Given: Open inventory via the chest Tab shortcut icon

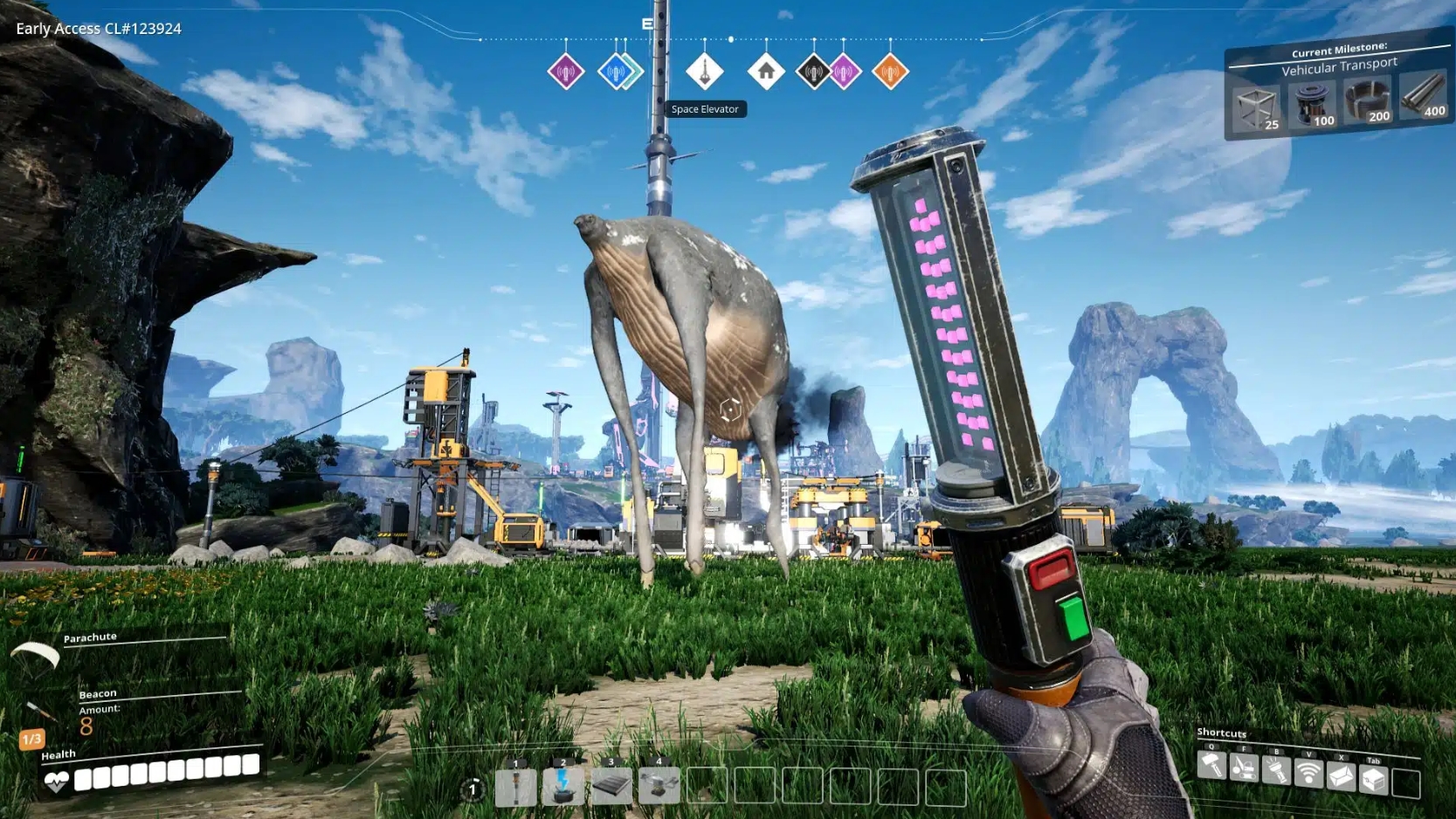Looking at the screenshot, I should coord(1371,775).
